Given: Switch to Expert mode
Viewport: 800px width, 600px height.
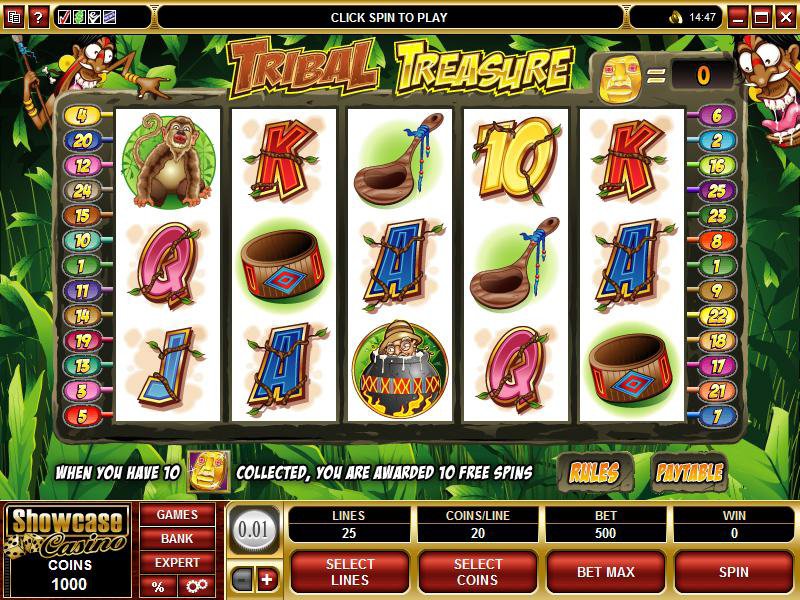Looking at the screenshot, I should tap(177, 562).
